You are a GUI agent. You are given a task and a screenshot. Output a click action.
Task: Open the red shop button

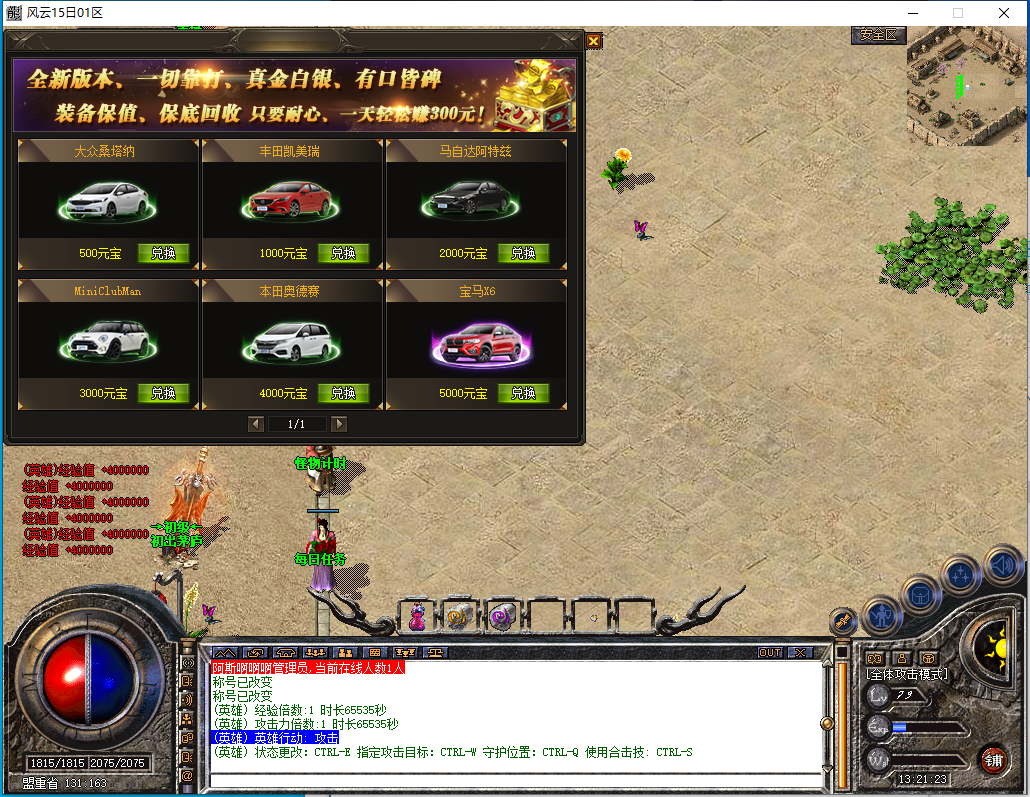click(x=992, y=759)
